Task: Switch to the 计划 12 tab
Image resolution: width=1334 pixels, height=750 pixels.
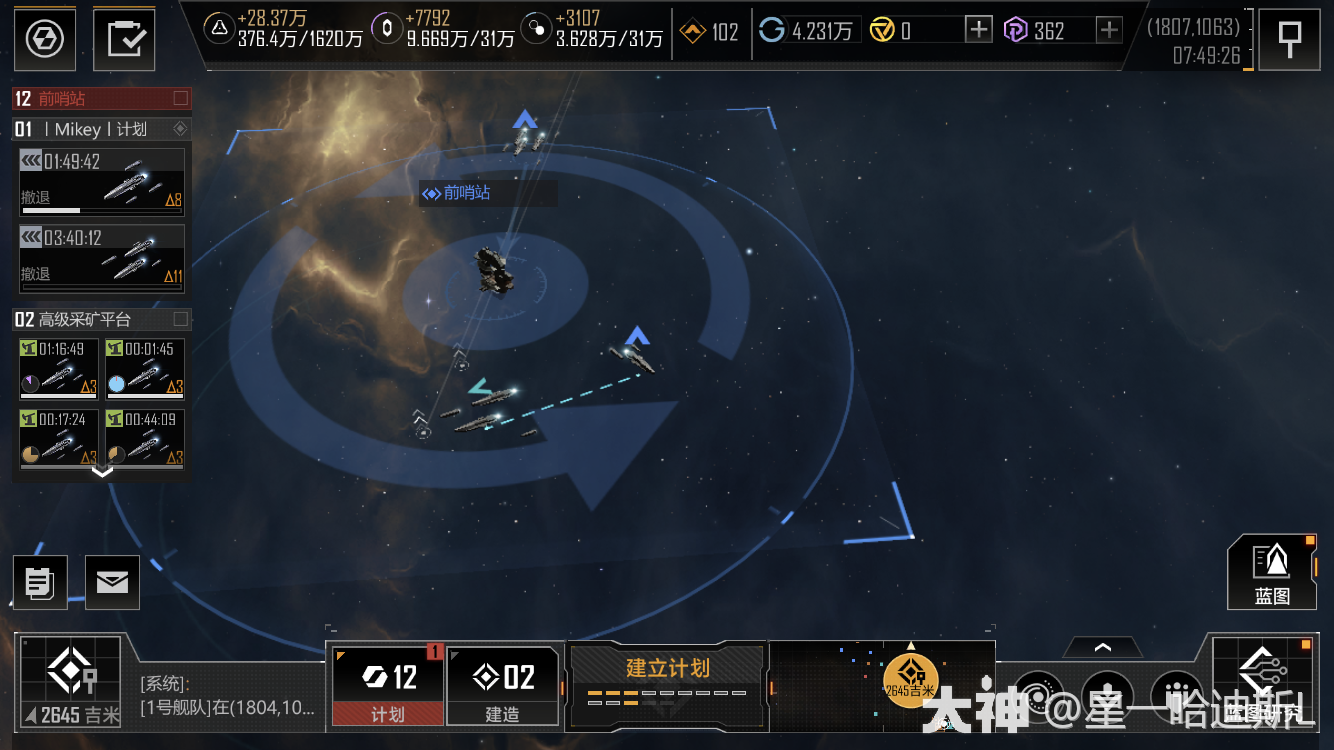Action: 387,686
